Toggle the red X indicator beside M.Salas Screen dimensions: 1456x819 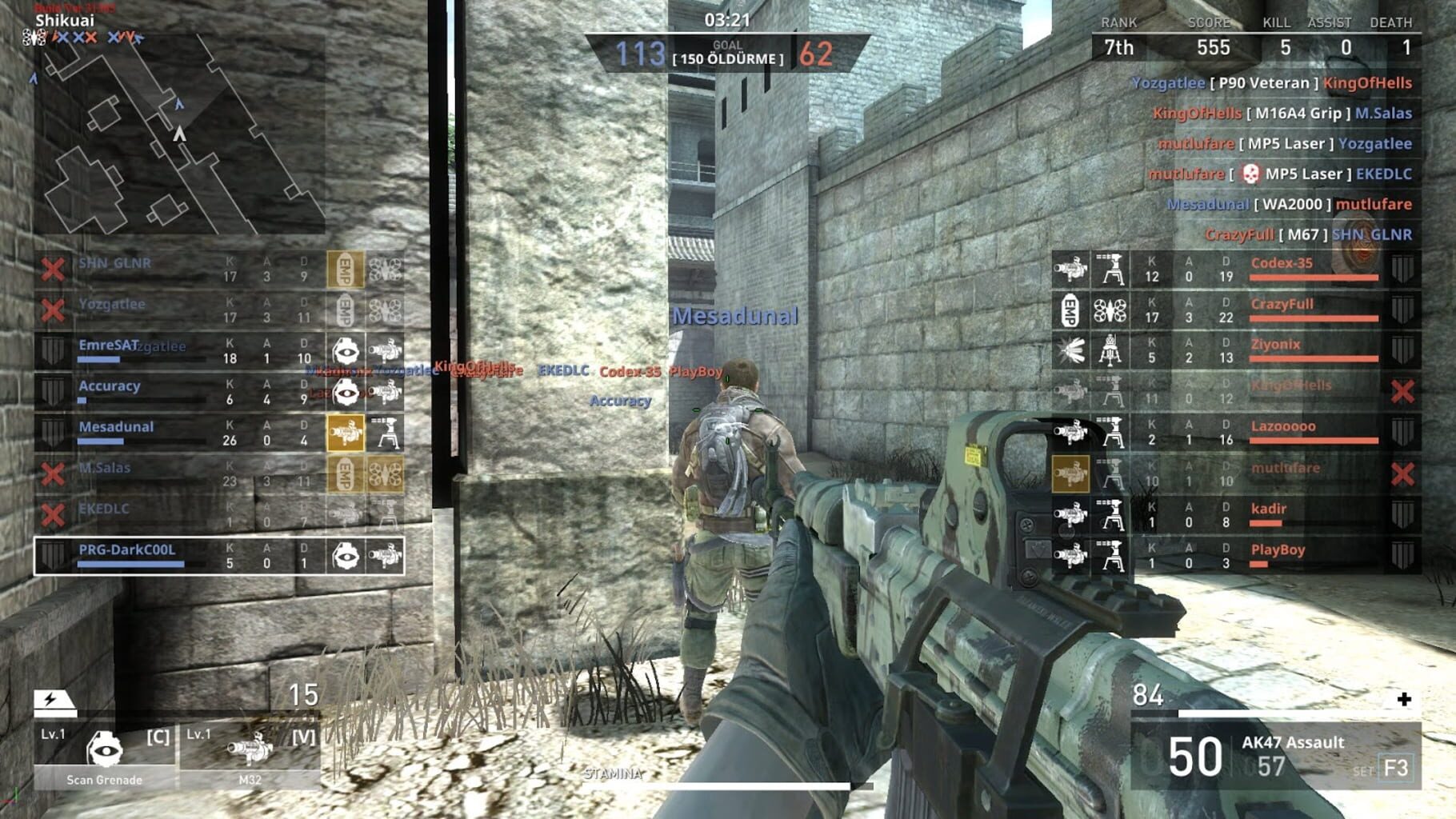tap(52, 472)
